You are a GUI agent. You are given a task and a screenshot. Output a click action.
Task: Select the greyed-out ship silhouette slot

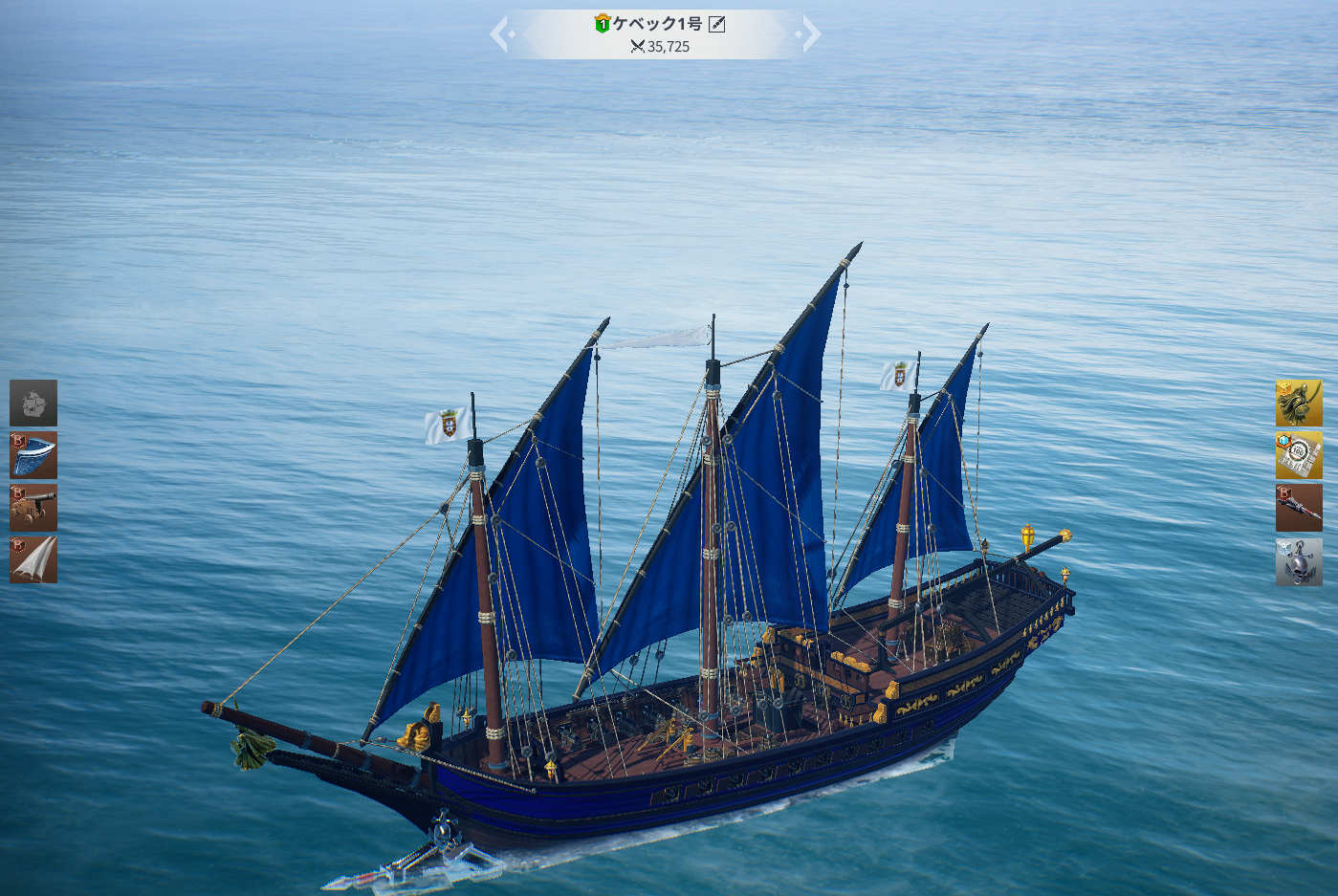pos(33,403)
